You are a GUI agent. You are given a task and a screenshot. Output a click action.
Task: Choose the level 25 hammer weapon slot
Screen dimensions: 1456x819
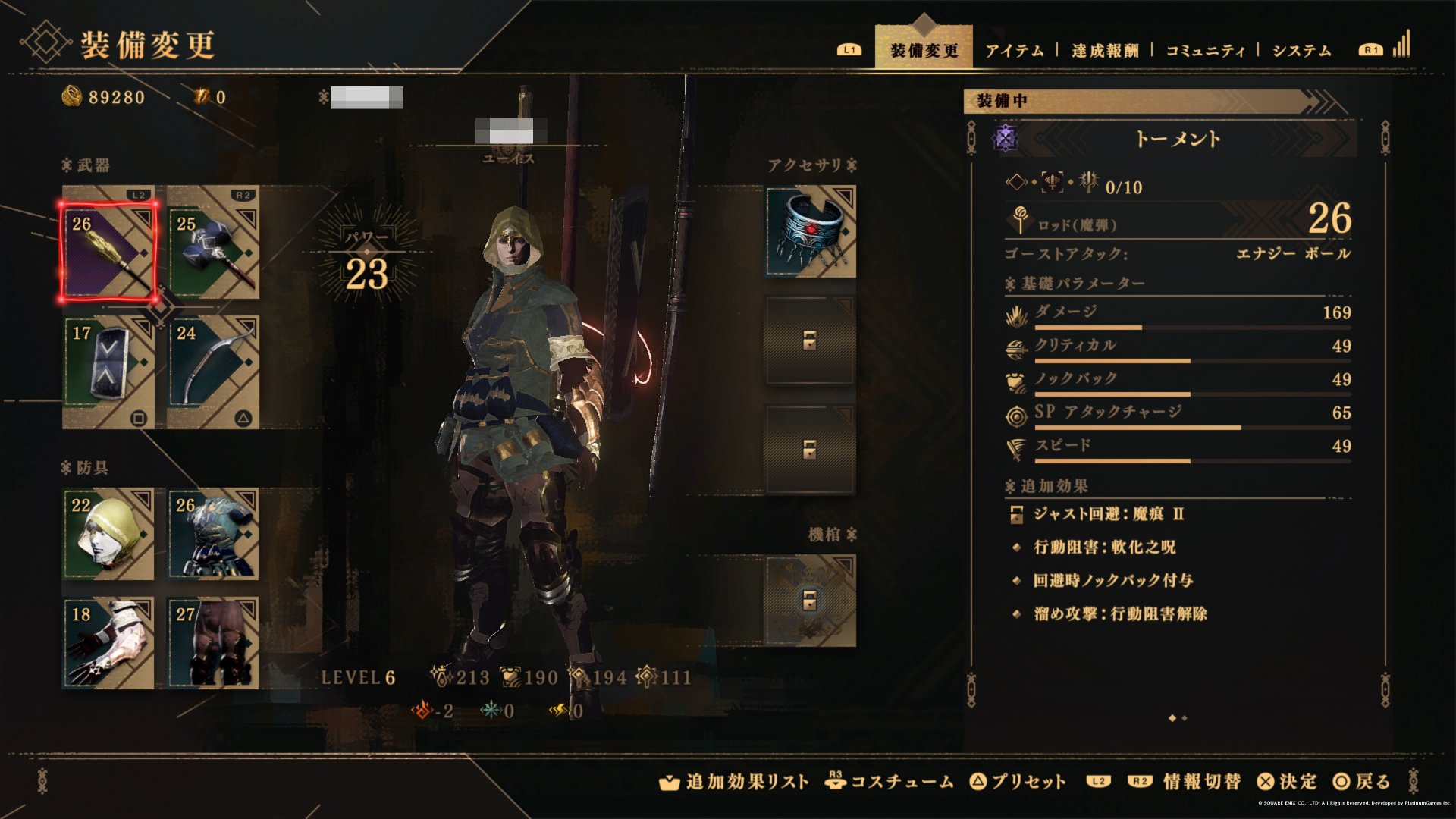pyautogui.click(x=213, y=242)
